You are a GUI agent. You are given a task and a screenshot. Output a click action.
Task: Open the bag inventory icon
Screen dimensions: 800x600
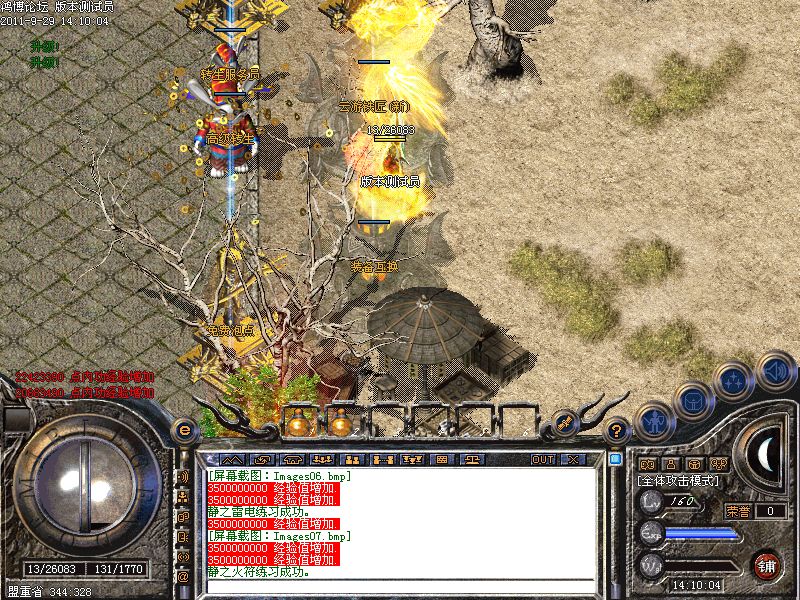click(692, 400)
